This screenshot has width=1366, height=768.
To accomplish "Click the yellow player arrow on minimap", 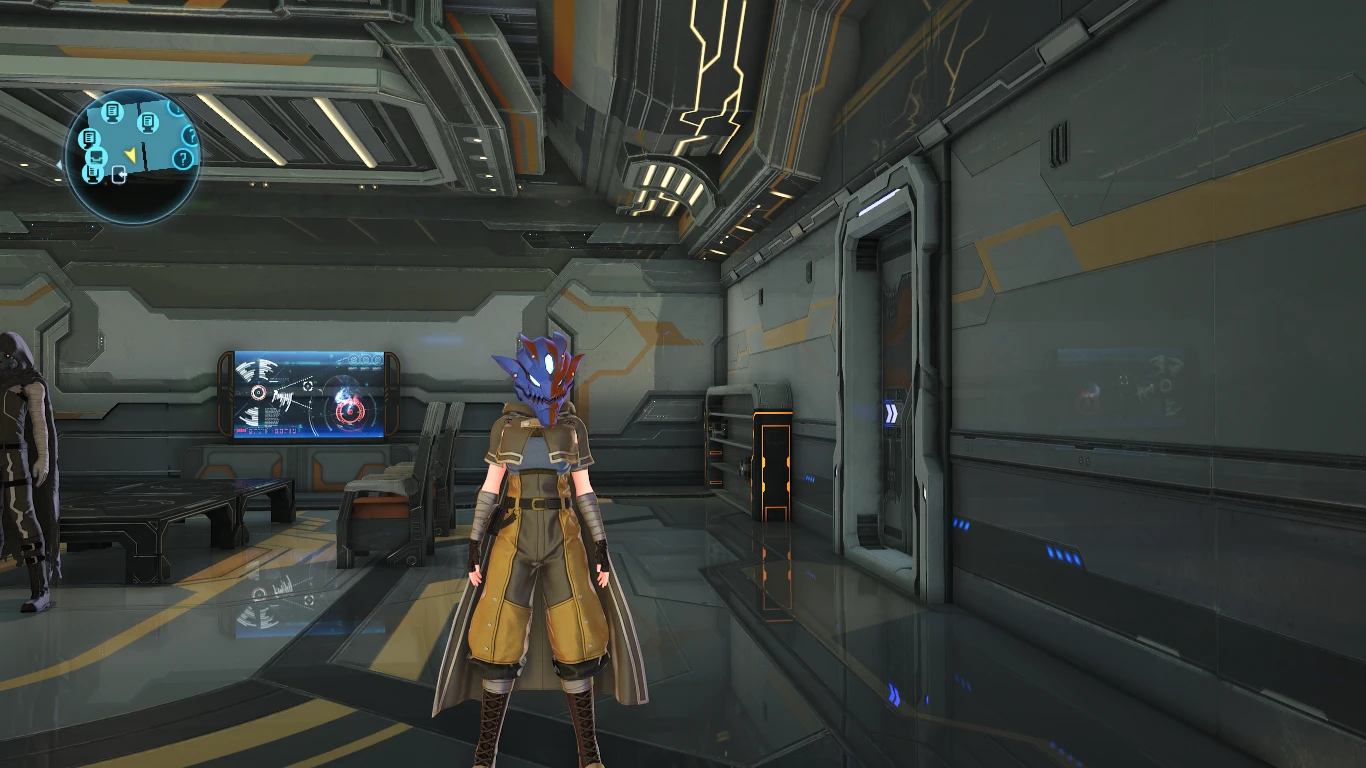I will [x=130, y=153].
